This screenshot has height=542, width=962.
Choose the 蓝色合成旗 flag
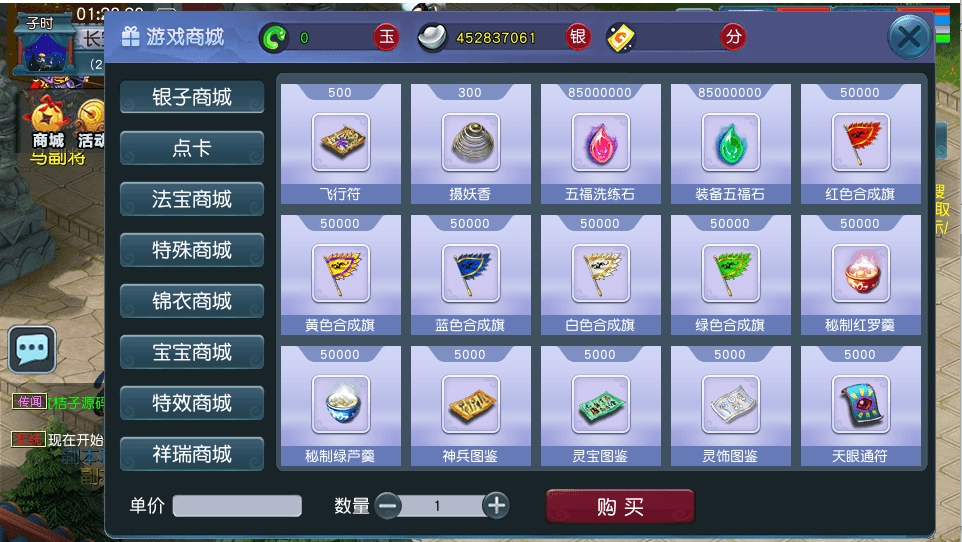tap(470, 274)
